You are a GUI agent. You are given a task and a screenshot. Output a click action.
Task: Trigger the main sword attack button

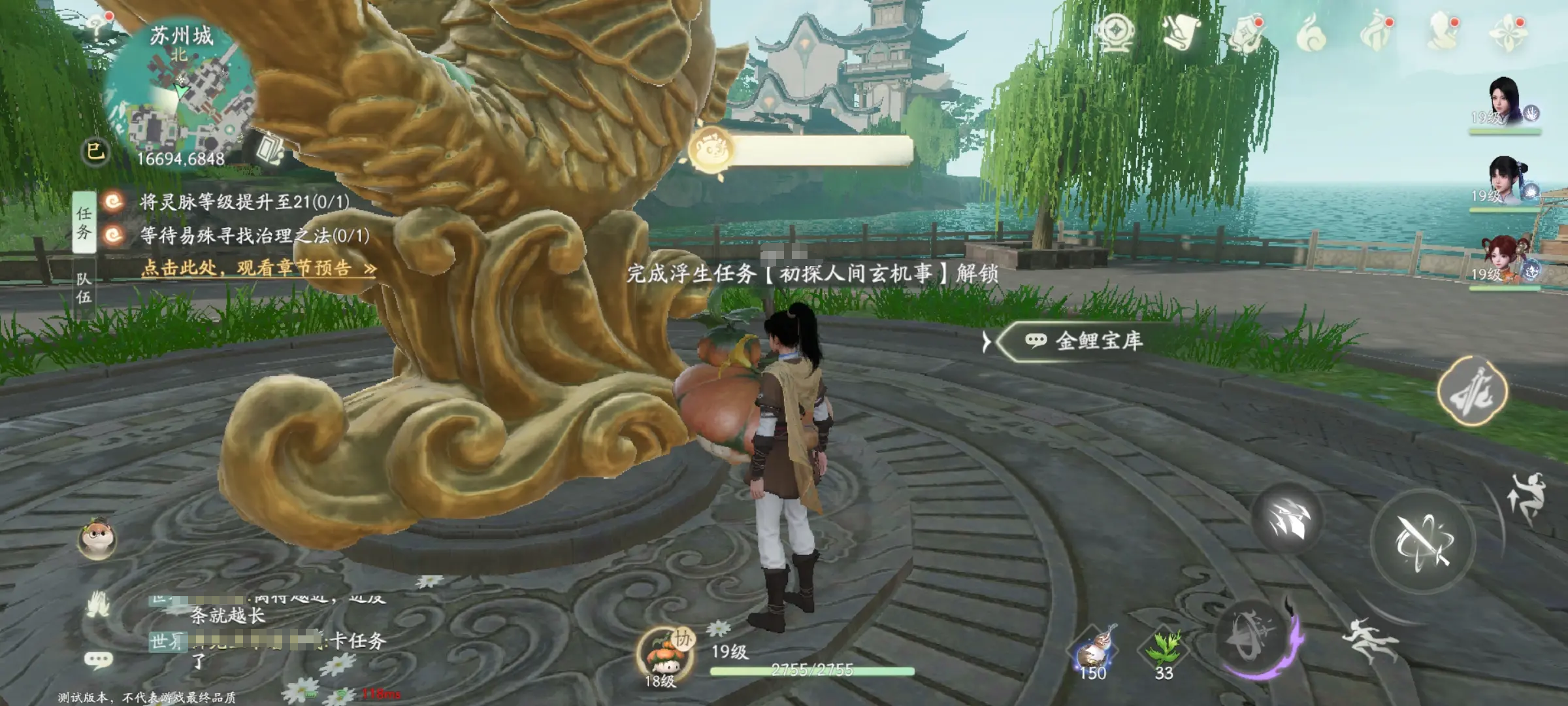(x=1423, y=541)
